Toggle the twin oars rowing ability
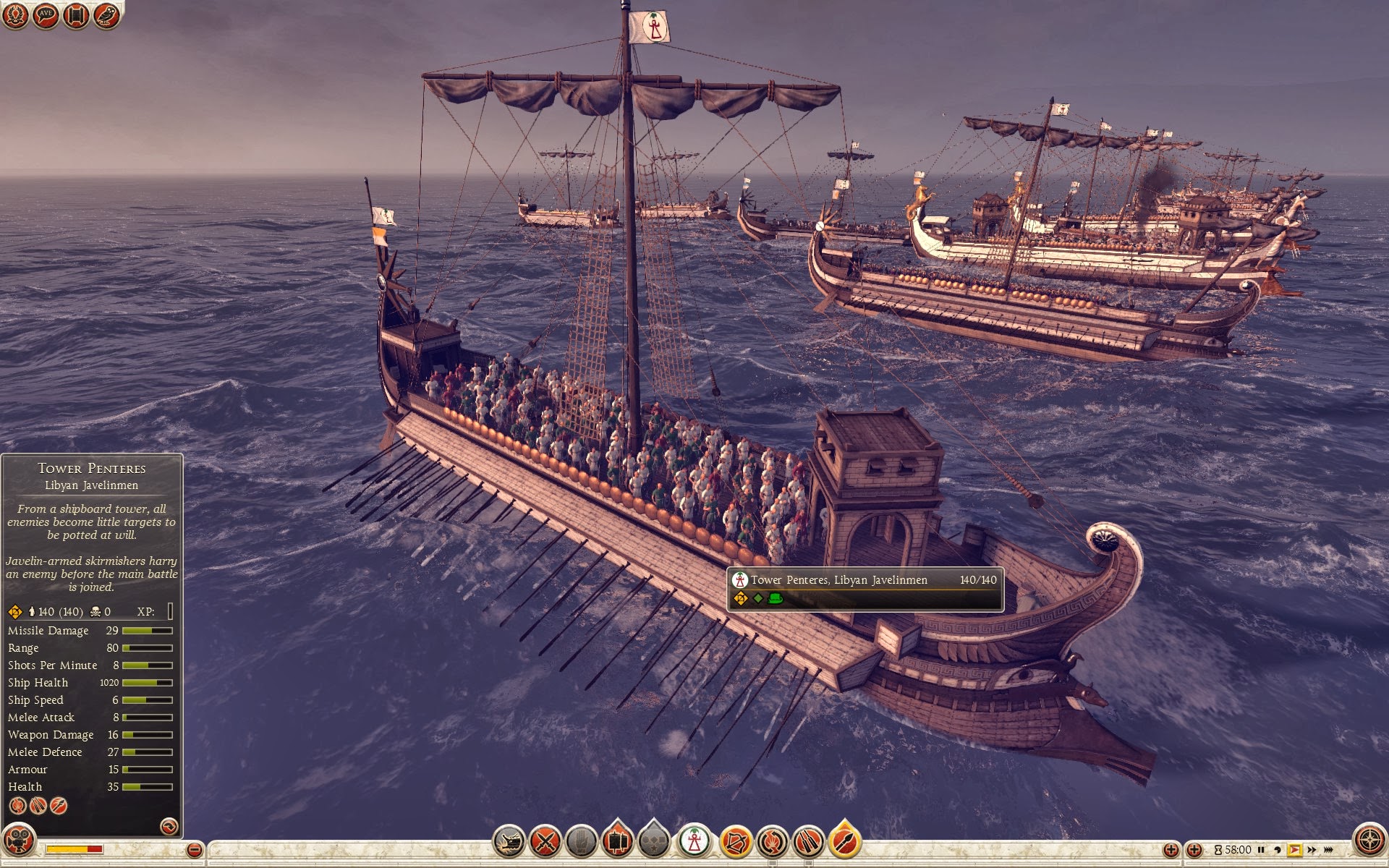This screenshot has height=868, width=1389. point(808,841)
